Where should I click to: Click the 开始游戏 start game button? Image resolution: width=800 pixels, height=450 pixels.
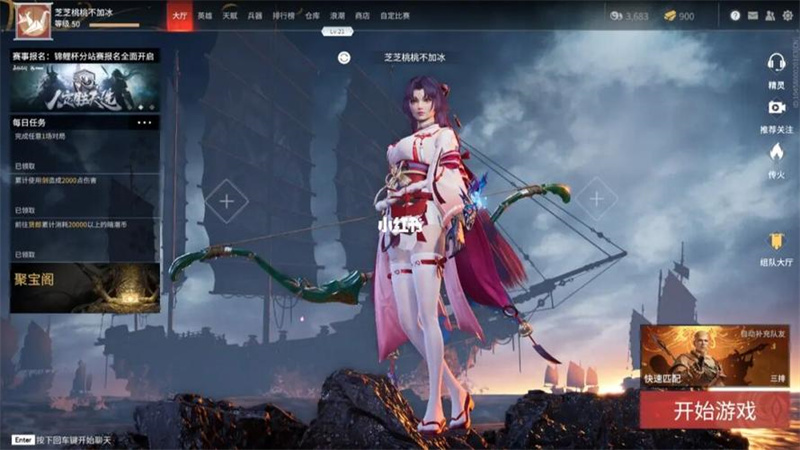[713, 409]
